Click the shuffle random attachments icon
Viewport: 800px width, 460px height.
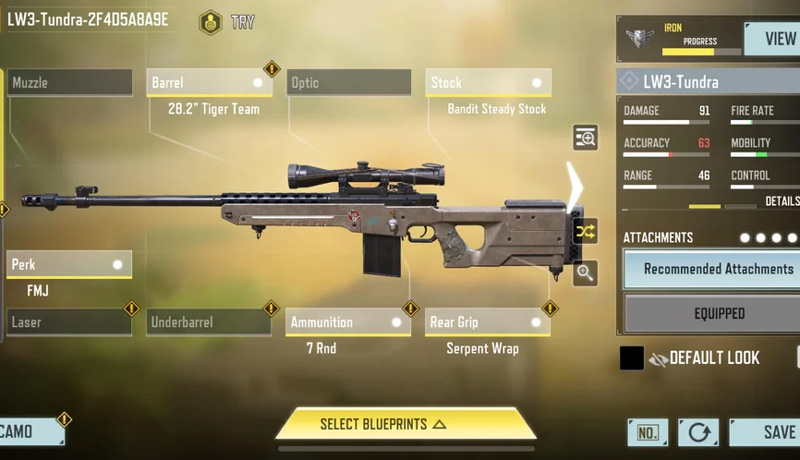pyautogui.click(x=585, y=231)
